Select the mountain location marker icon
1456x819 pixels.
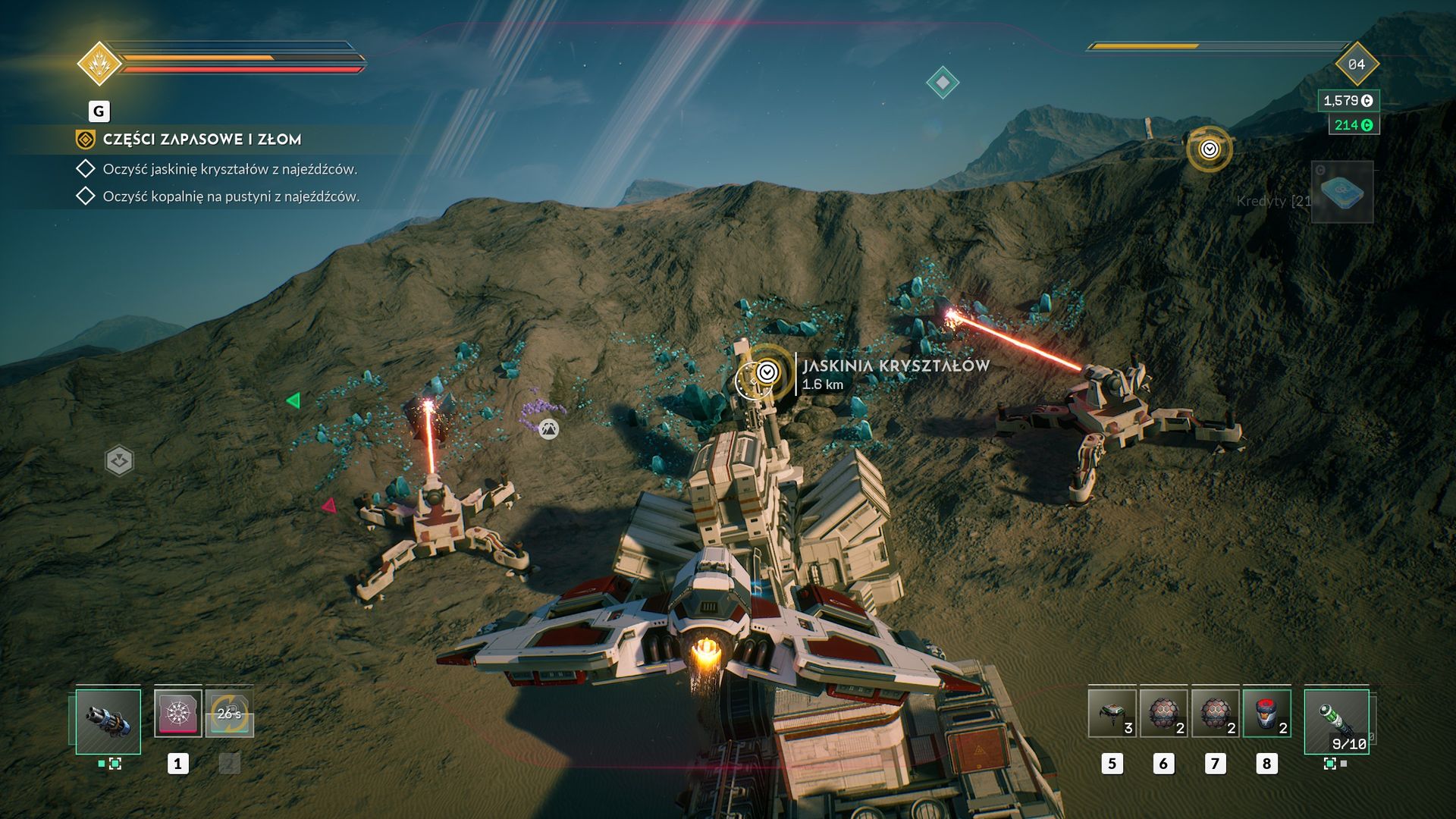[548, 429]
